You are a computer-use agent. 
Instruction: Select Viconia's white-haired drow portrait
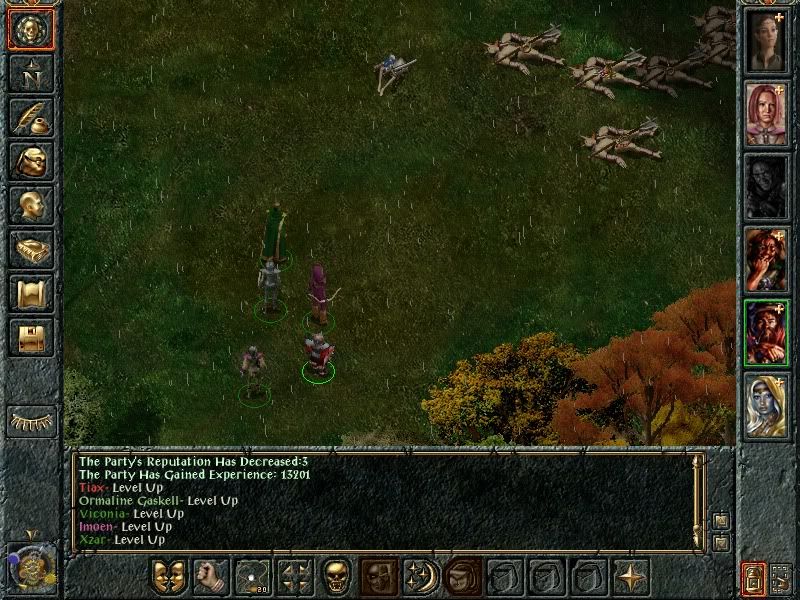click(x=766, y=406)
